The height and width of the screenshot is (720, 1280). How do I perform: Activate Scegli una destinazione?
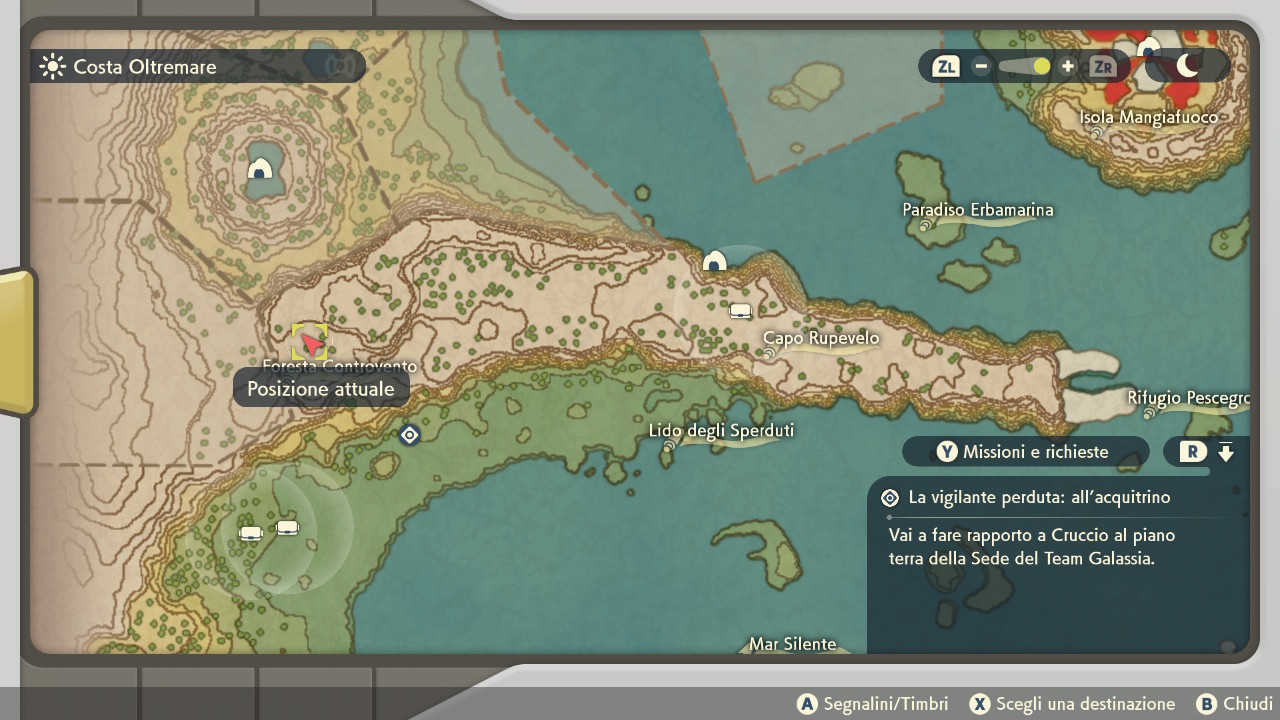pos(1072,704)
